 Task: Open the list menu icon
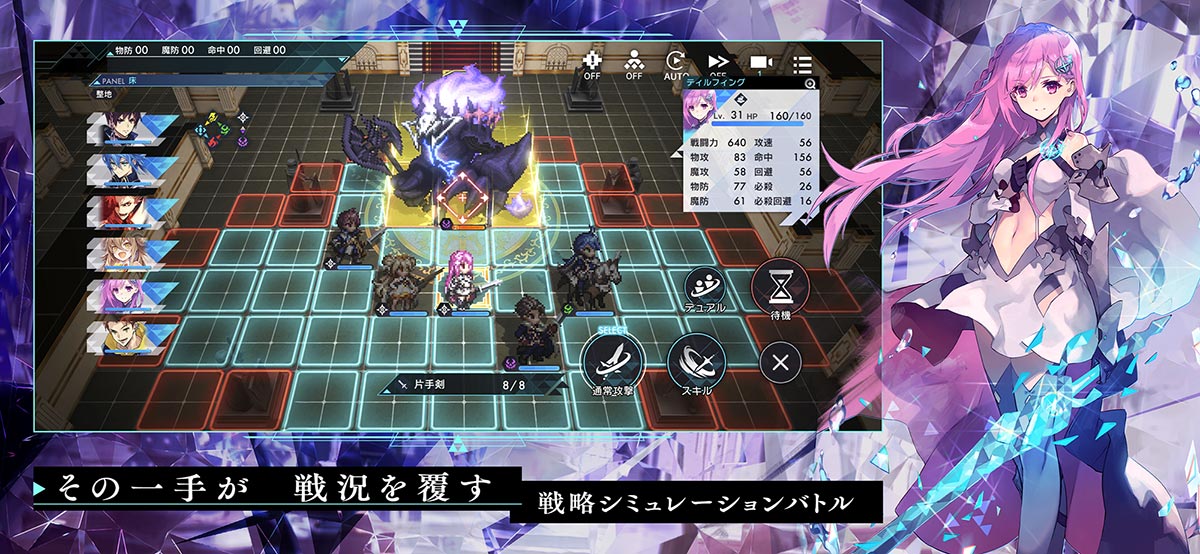click(802, 65)
